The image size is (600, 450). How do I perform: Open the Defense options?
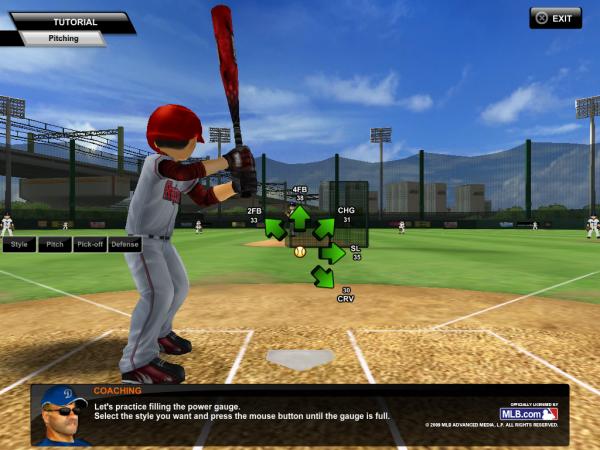coord(124,244)
